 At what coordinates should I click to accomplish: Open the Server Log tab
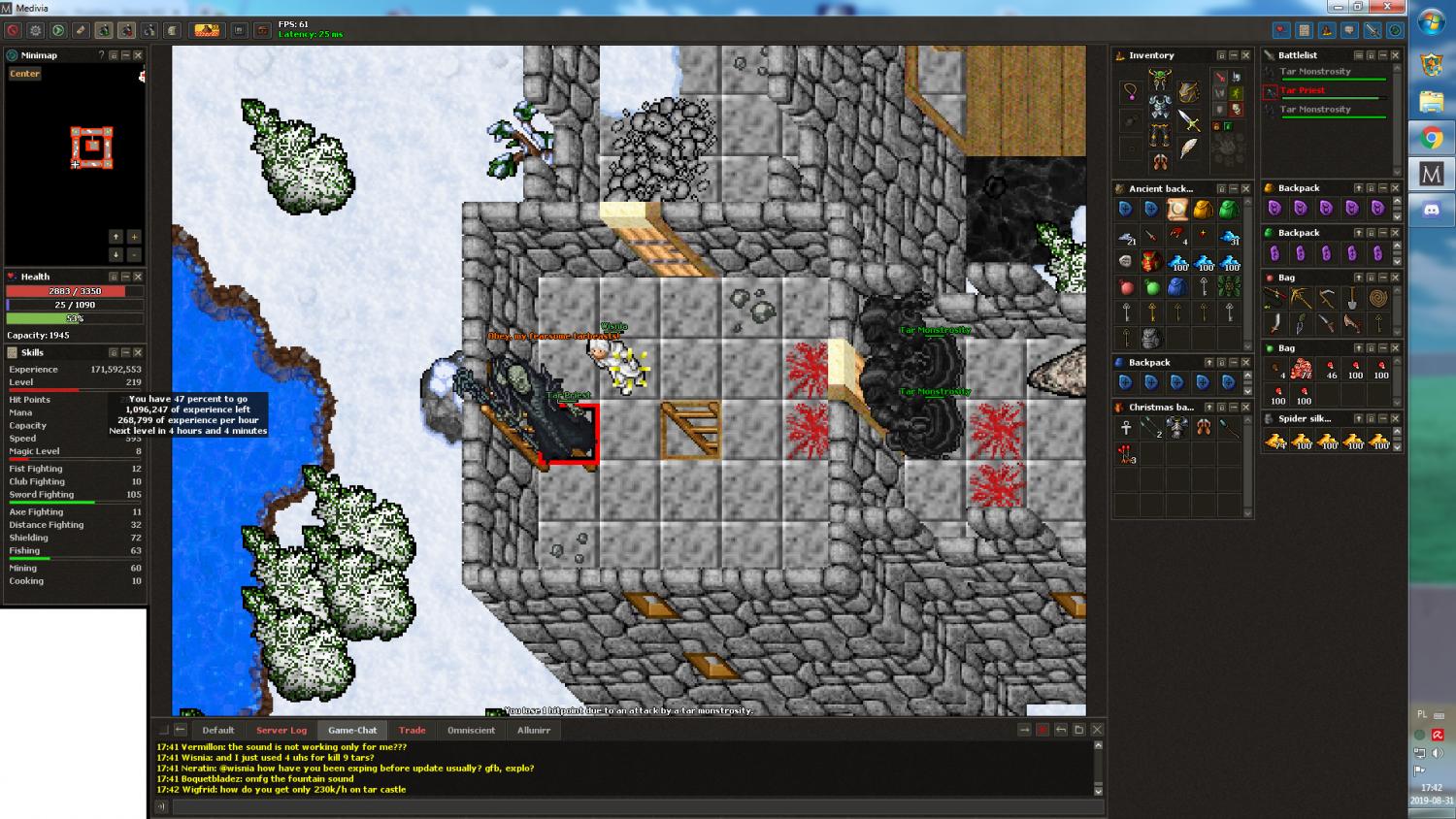281,730
